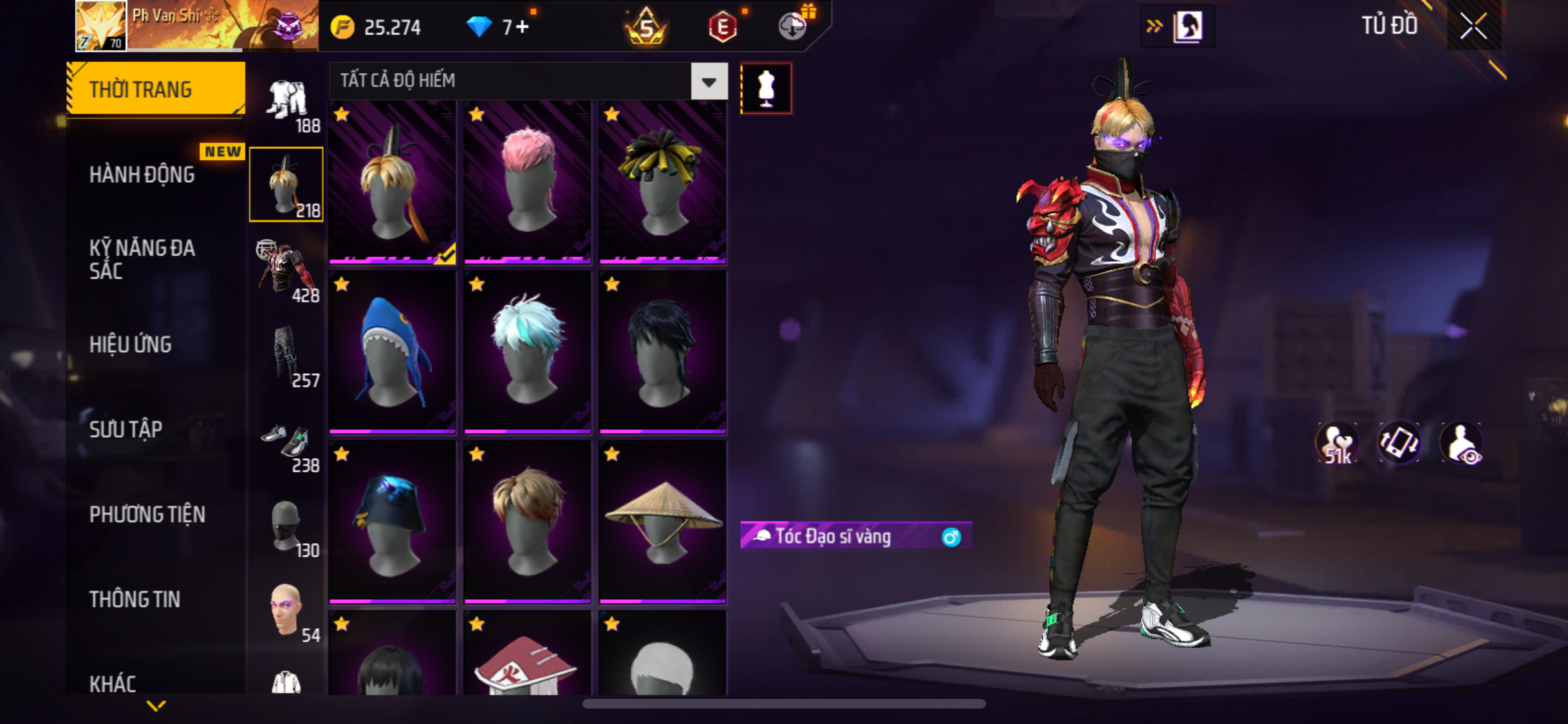Pick the yellow-black dreadlocks hairstyle

(x=662, y=182)
